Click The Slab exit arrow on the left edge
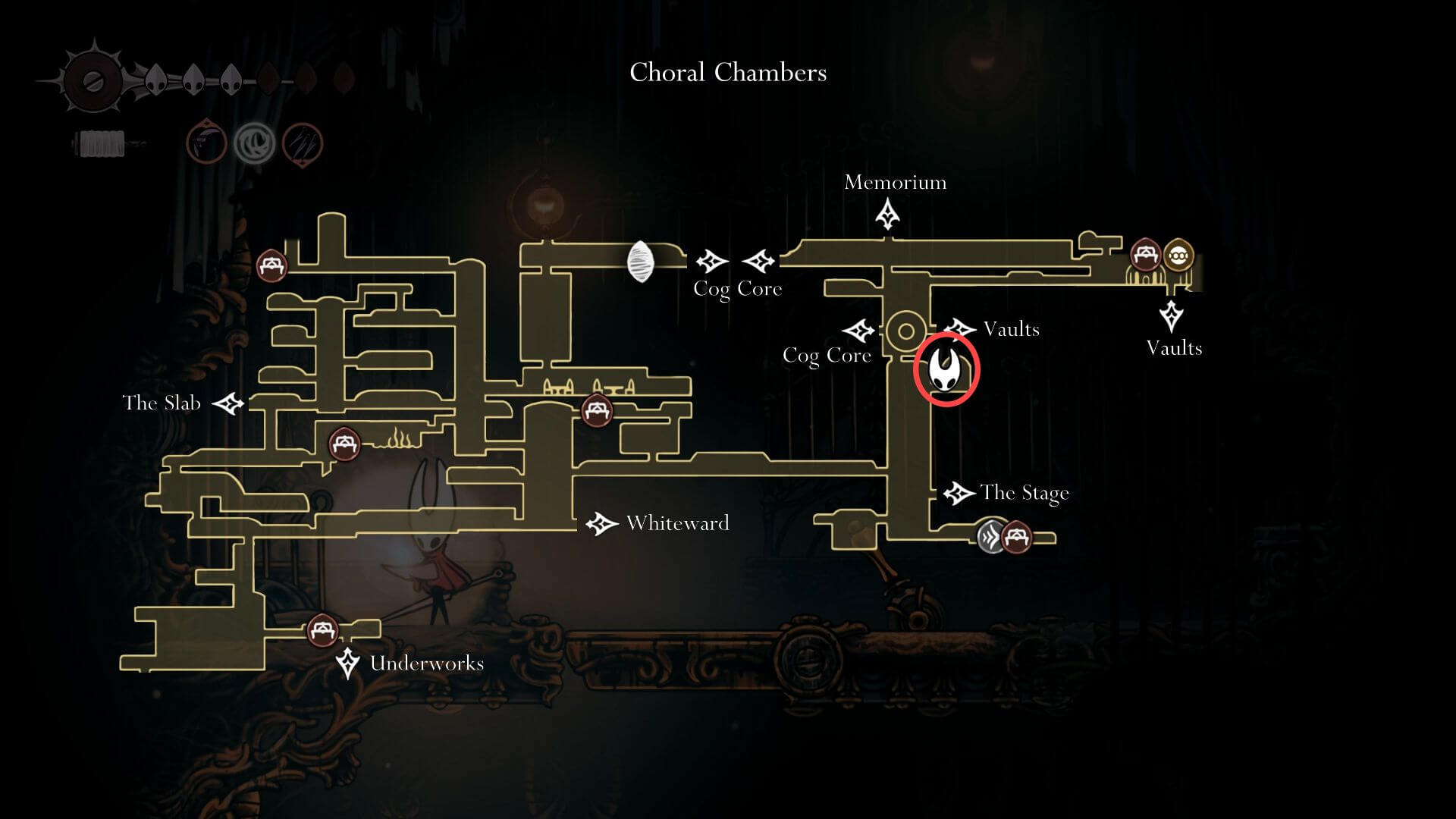The height and width of the screenshot is (819, 1456). [227, 403]
